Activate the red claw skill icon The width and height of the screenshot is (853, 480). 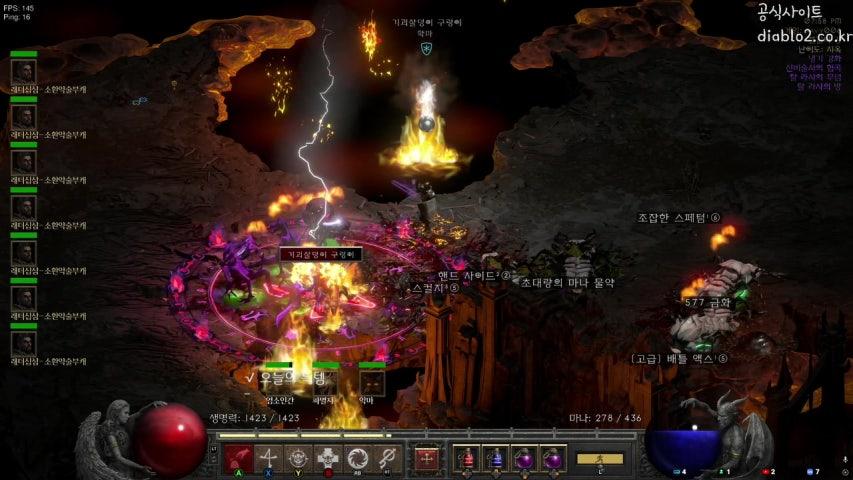237,459
